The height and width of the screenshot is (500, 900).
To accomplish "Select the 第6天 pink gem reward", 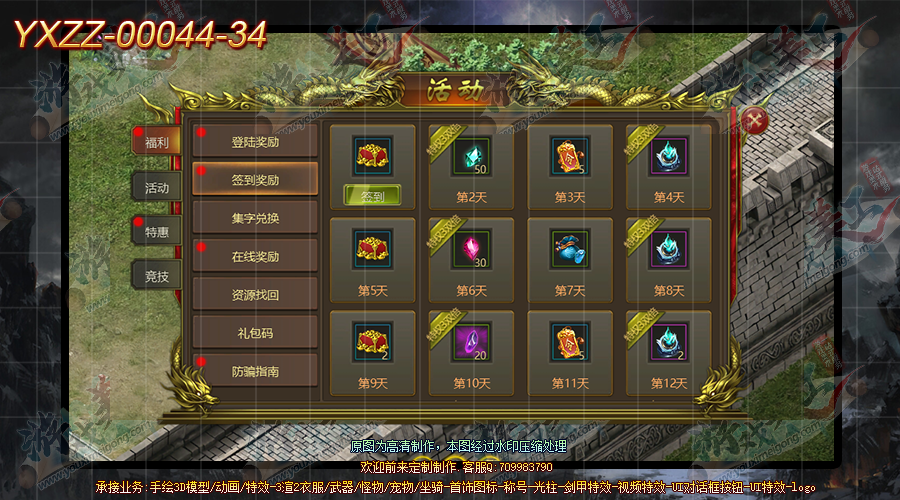I will click(471, 250).
